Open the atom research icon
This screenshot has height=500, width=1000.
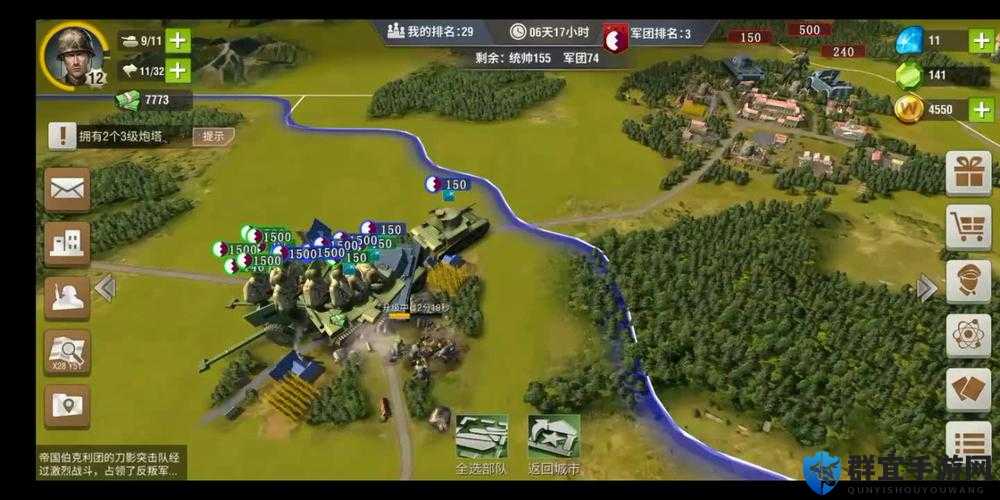(968, 335)
